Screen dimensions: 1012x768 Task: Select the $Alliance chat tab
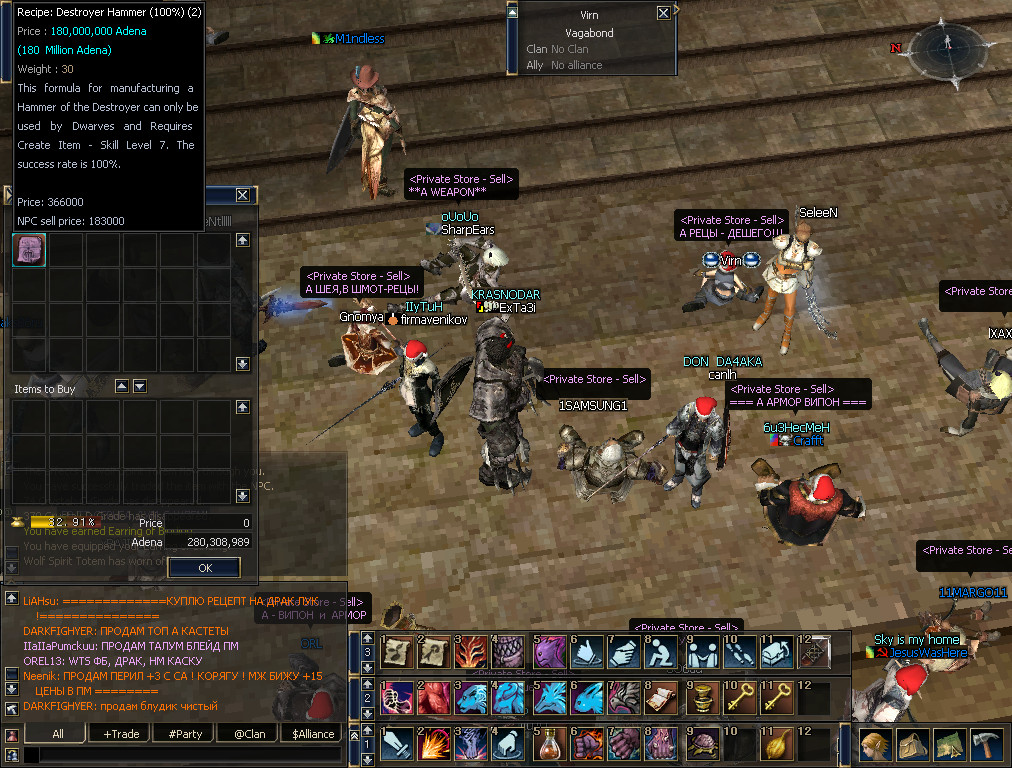pyautogui.click(x=312, y=733)
